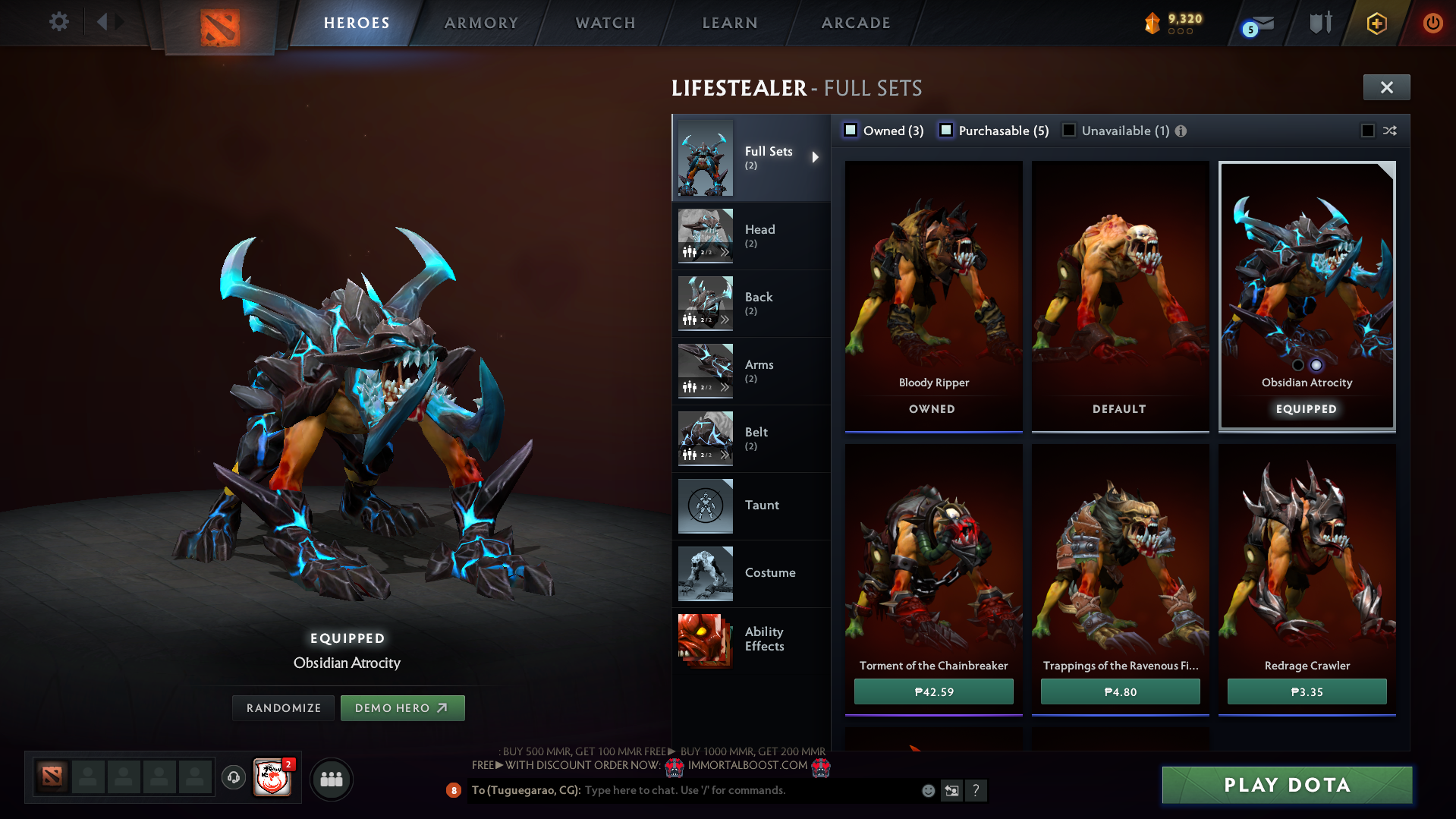Check the Owned (3) filter
Screen dimensions: 1456x819
pyautogui.click(x=850, y=130)
